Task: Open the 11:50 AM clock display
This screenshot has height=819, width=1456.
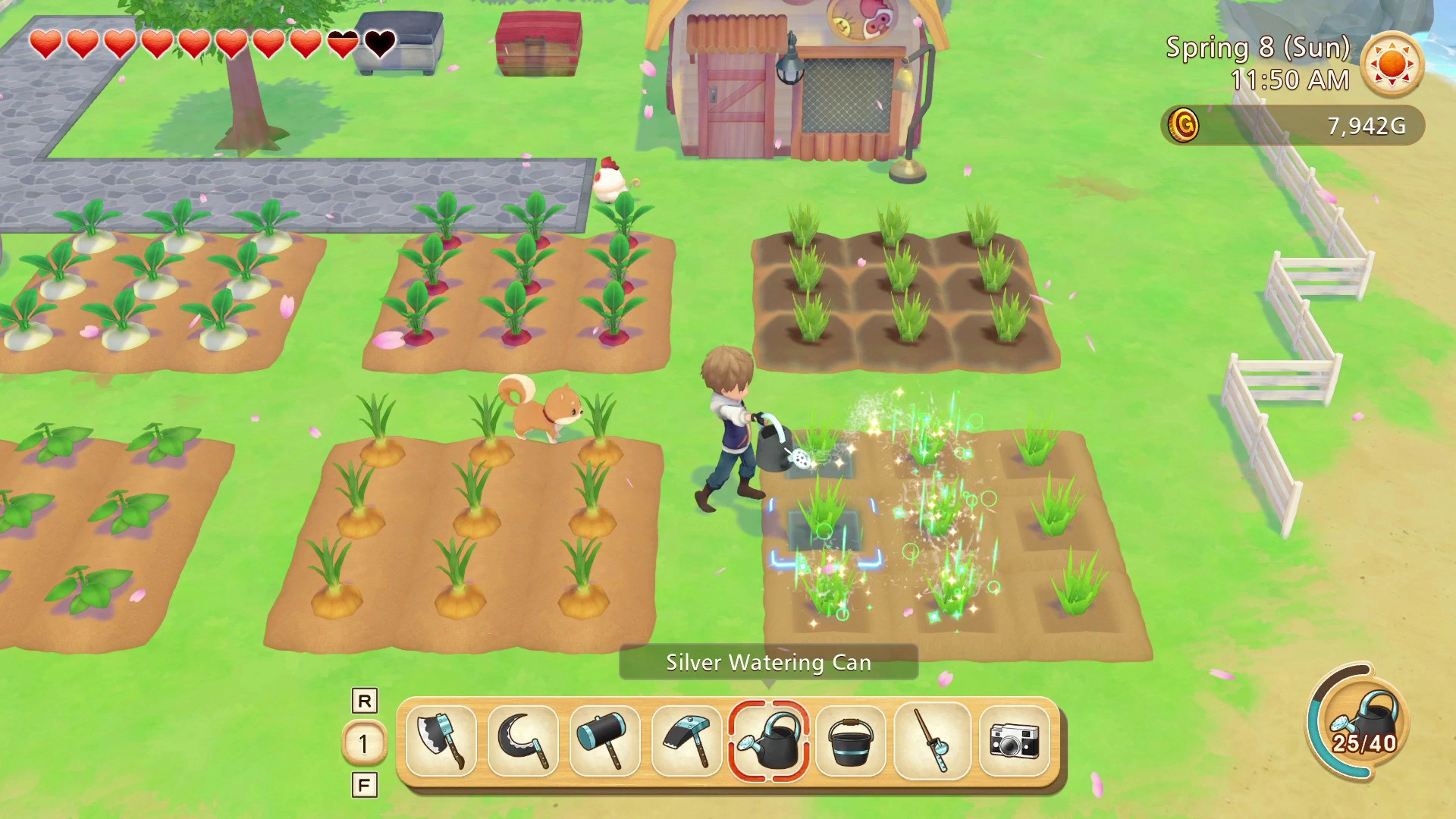Action: point(1293,79)
